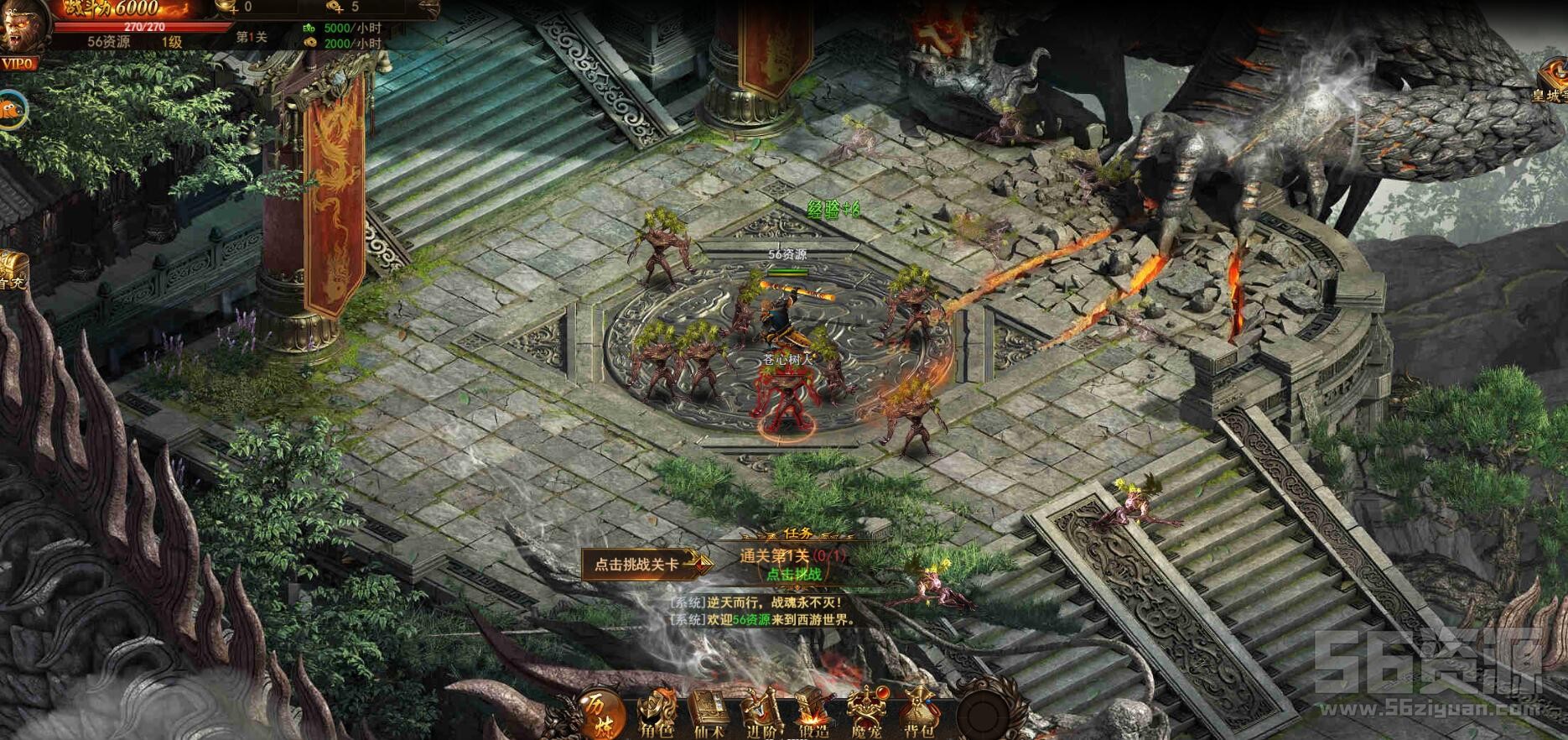This screenshot has height=740, width=1568.
Task: Open the VIP0 badge
Action: click(18, 65)
